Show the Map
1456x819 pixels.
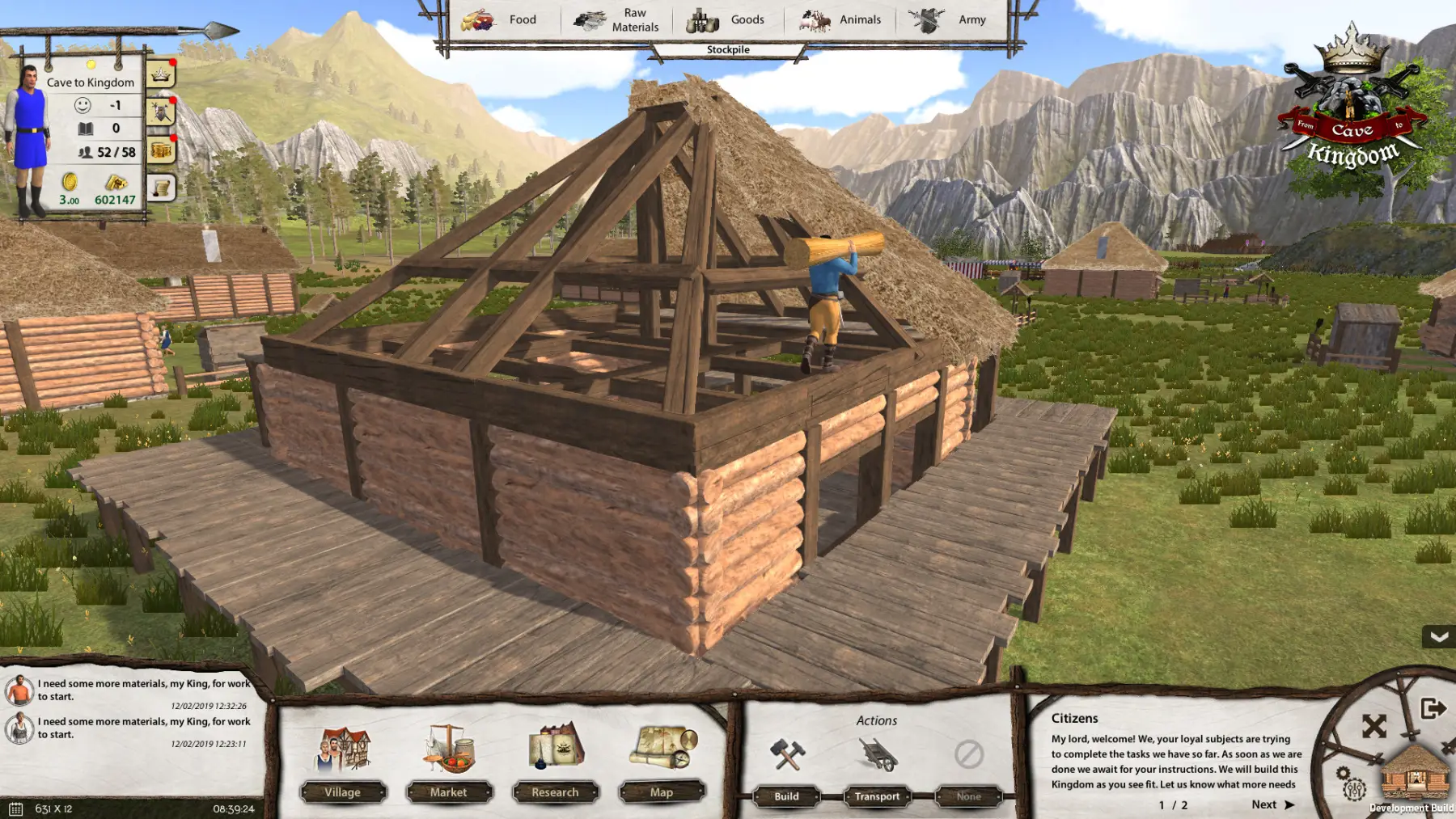tap(661, 792)
